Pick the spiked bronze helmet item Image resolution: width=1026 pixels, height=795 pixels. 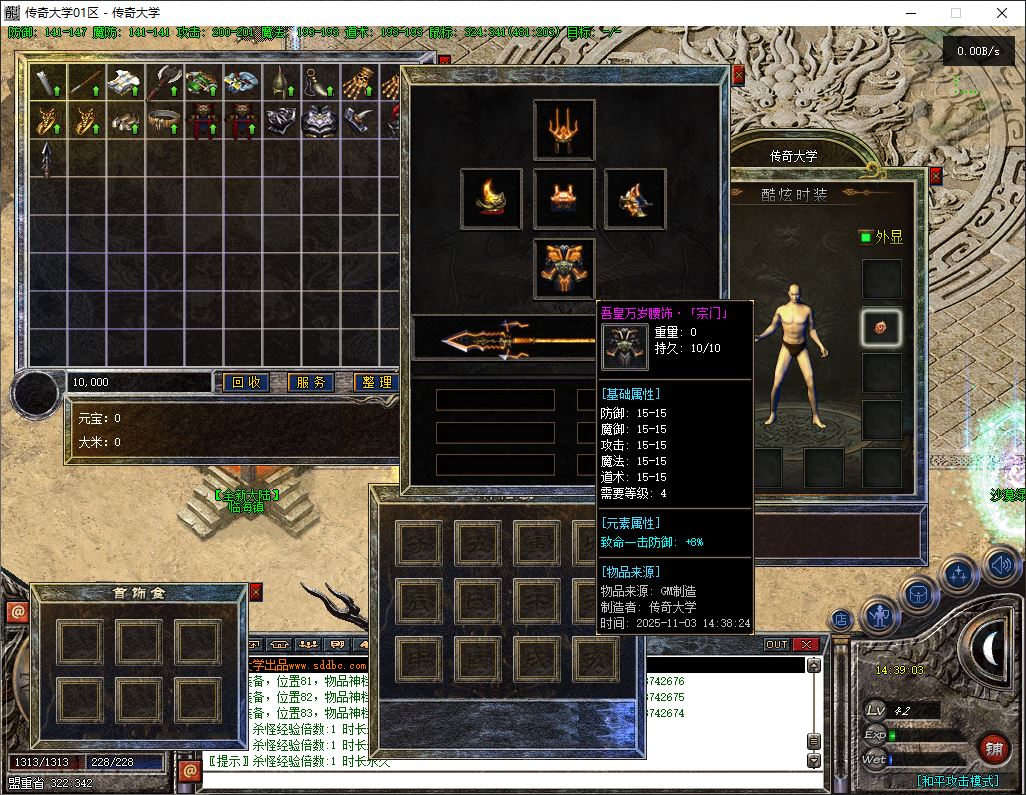point(280,83)
